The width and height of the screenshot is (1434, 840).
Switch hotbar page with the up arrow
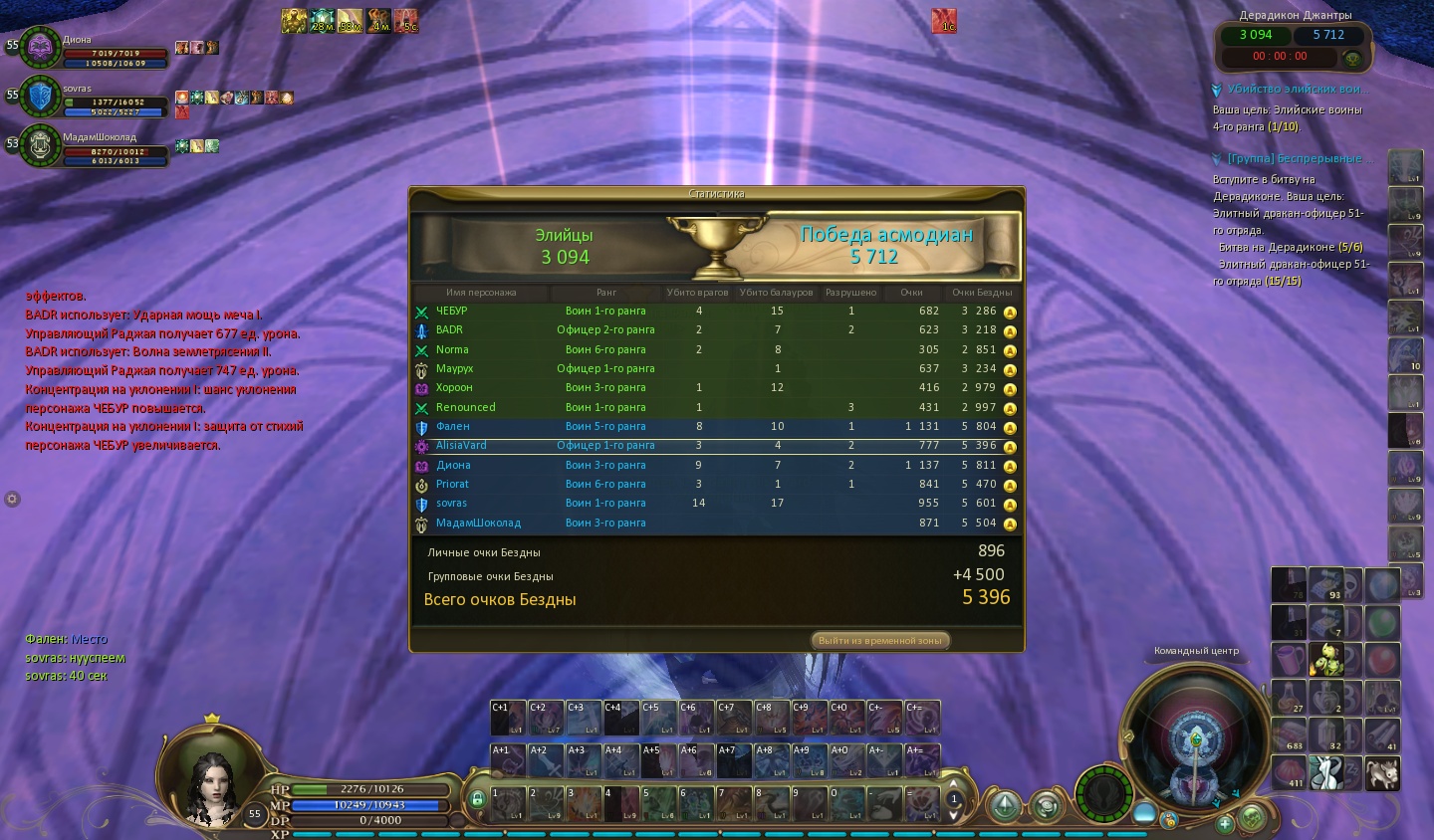953,785
